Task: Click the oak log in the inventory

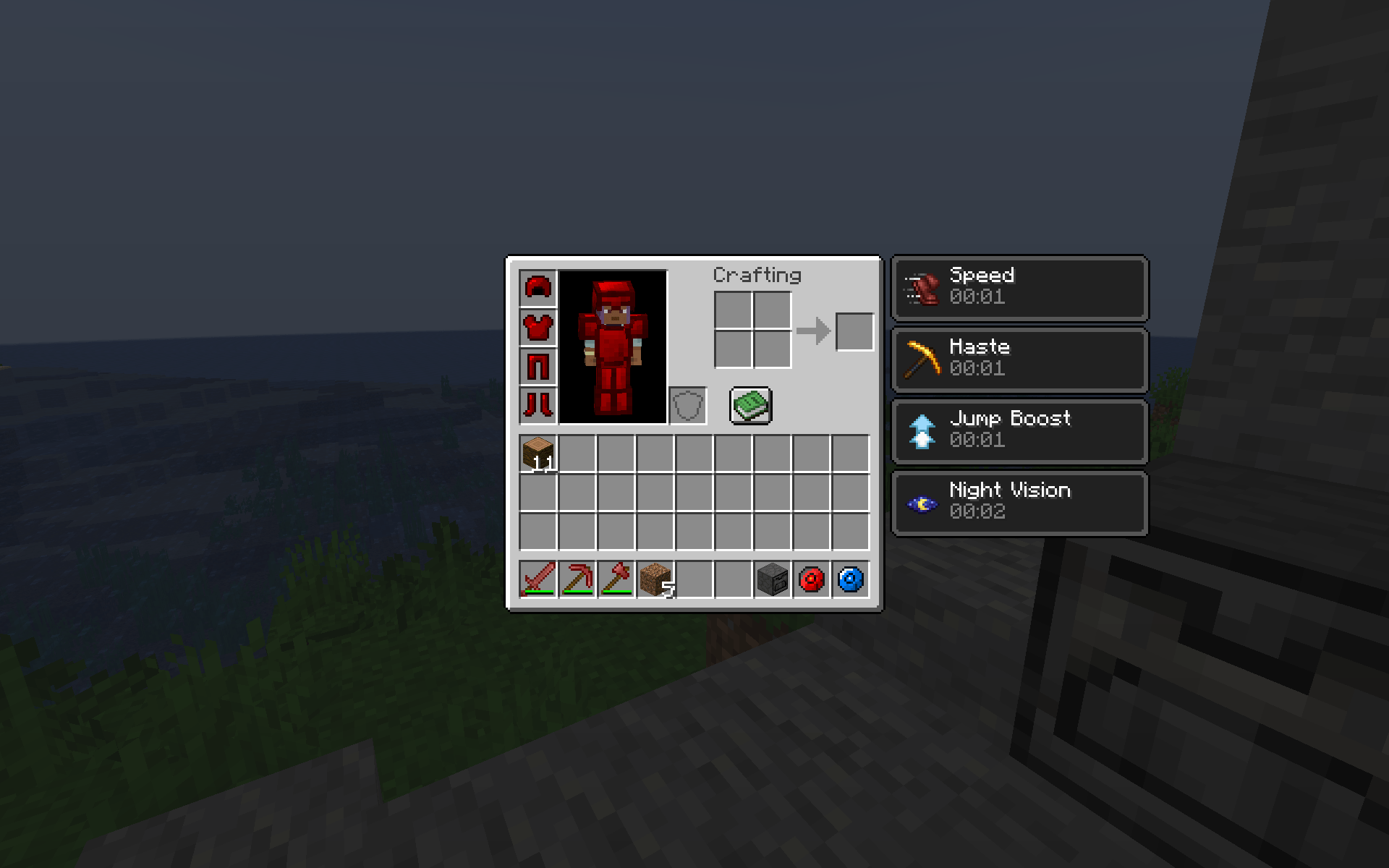Action: pos(538,450)
